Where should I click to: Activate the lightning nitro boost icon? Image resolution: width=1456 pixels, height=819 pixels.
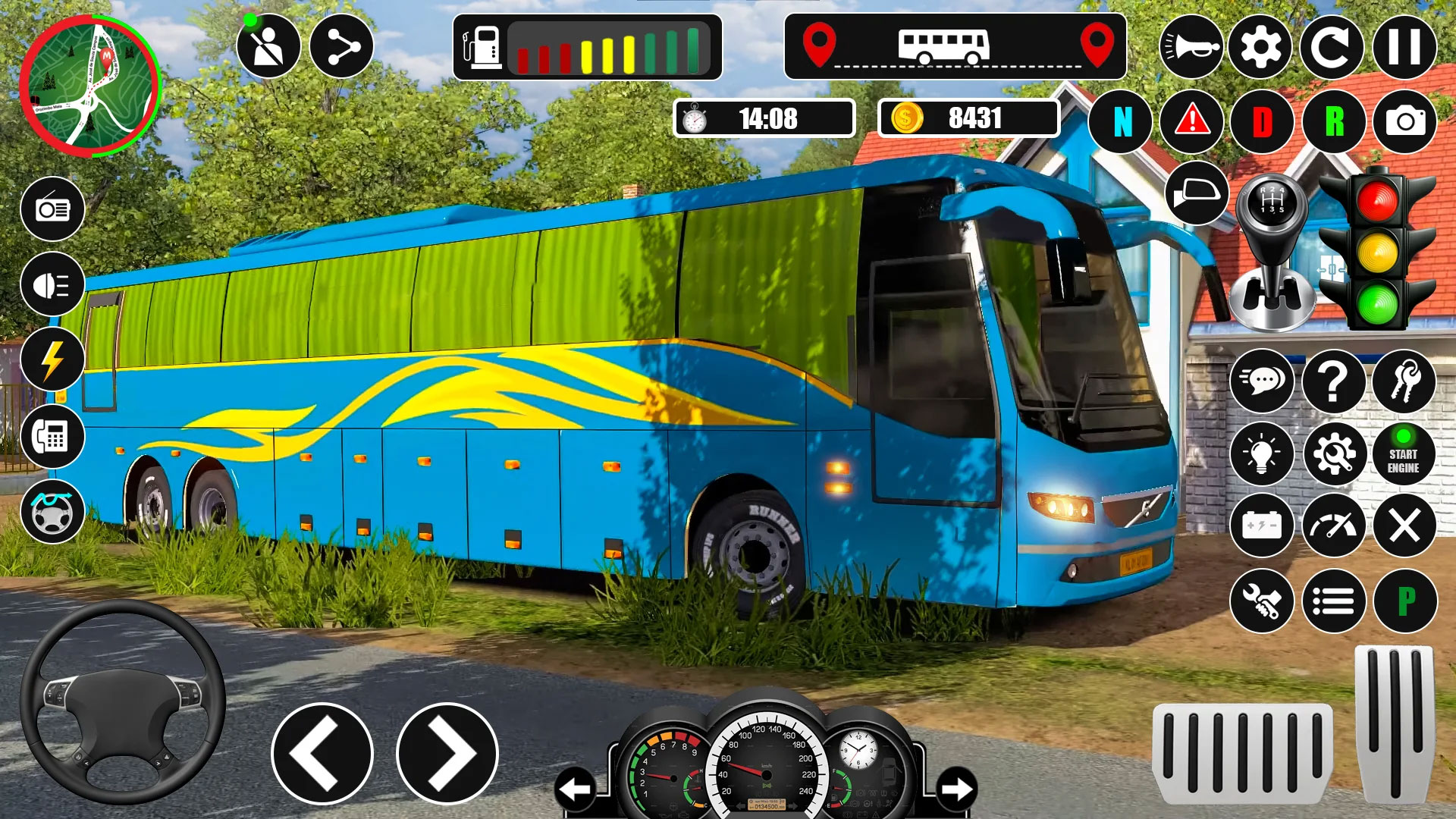(x=53, y=360)
